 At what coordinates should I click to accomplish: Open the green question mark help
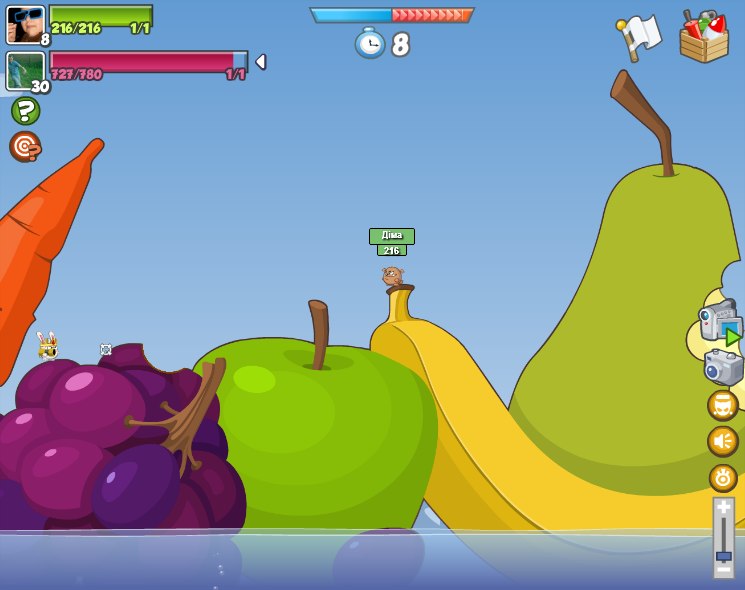tap(25, 110)
